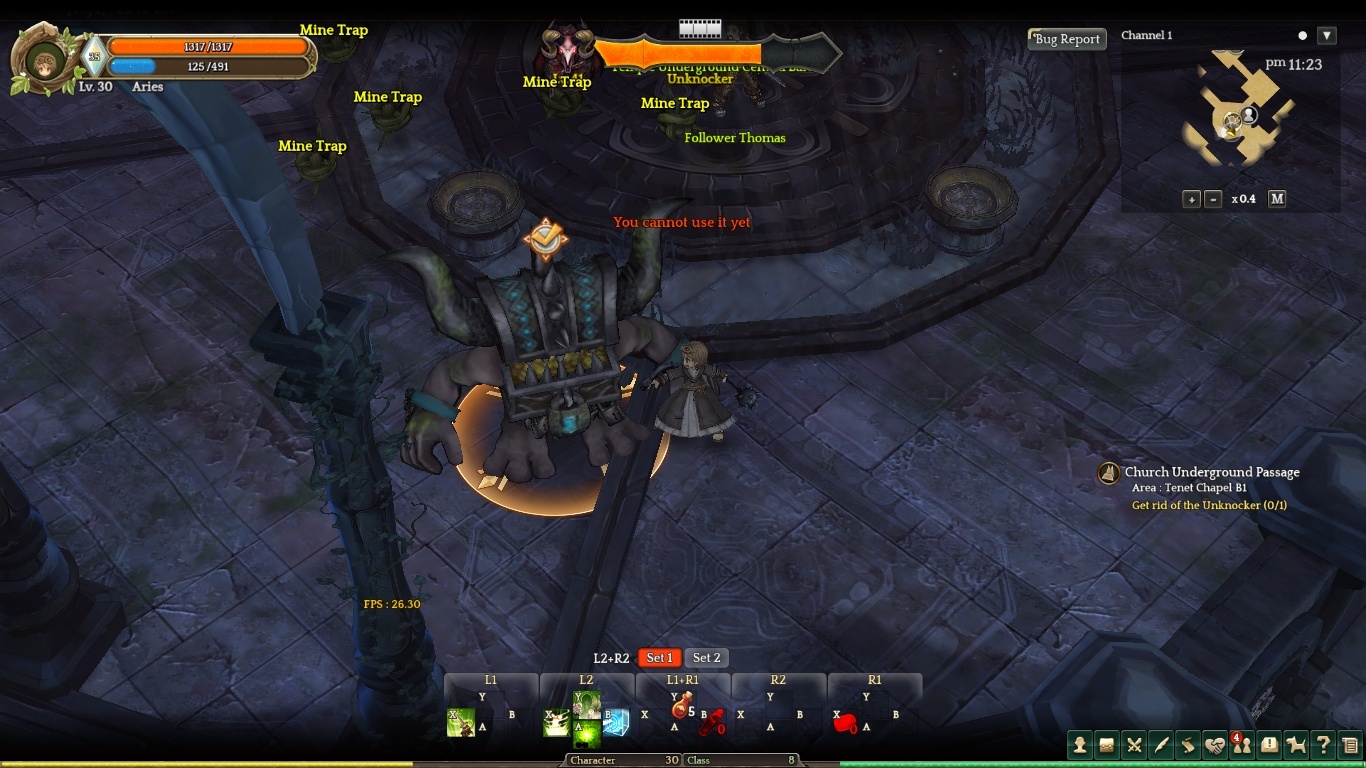This screenshot has width=1366, height=768.
Task: Open the character info bust icon
Action: pos(1080,744)
